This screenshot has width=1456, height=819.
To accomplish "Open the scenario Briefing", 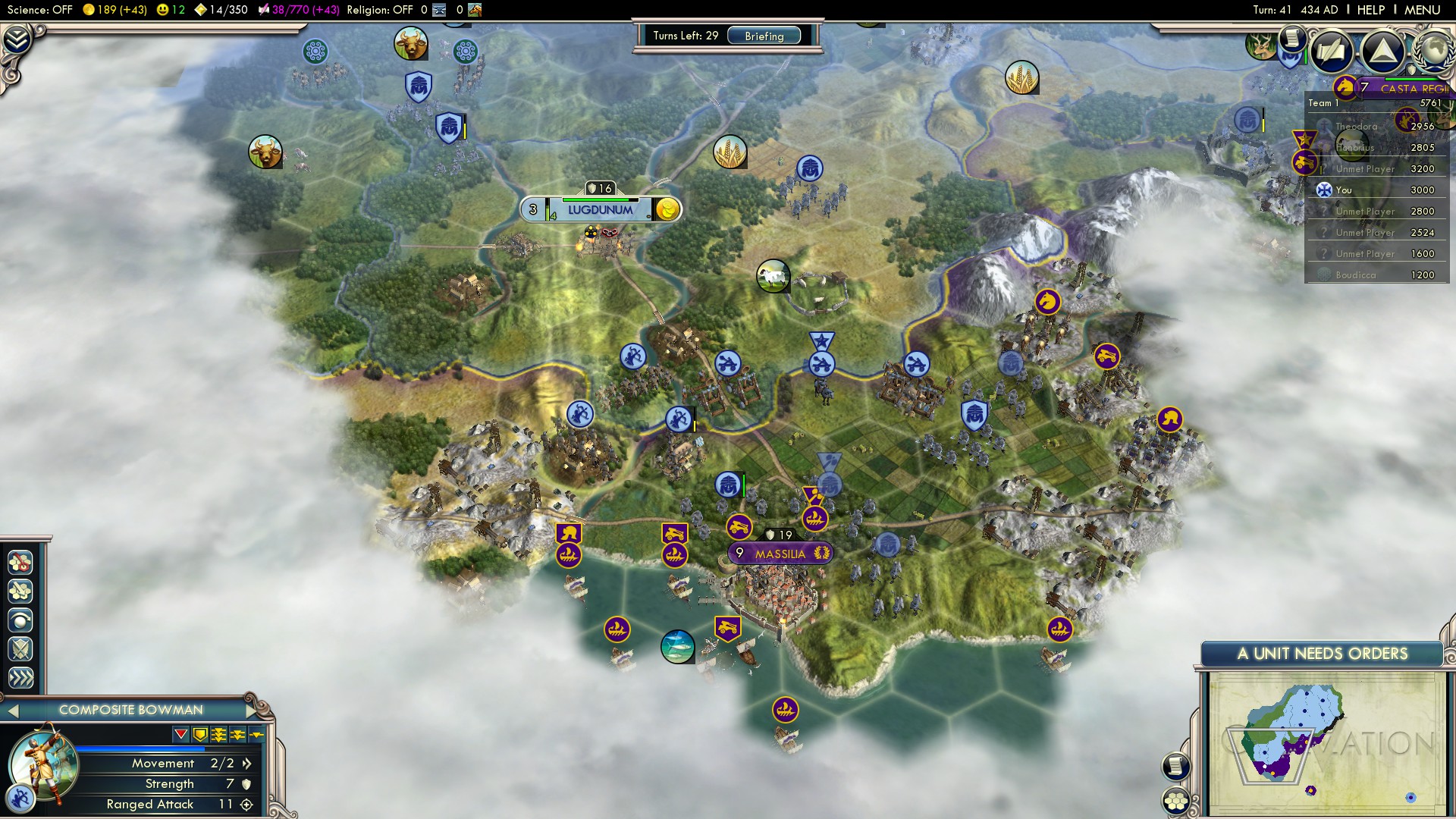I will [764, 36].
